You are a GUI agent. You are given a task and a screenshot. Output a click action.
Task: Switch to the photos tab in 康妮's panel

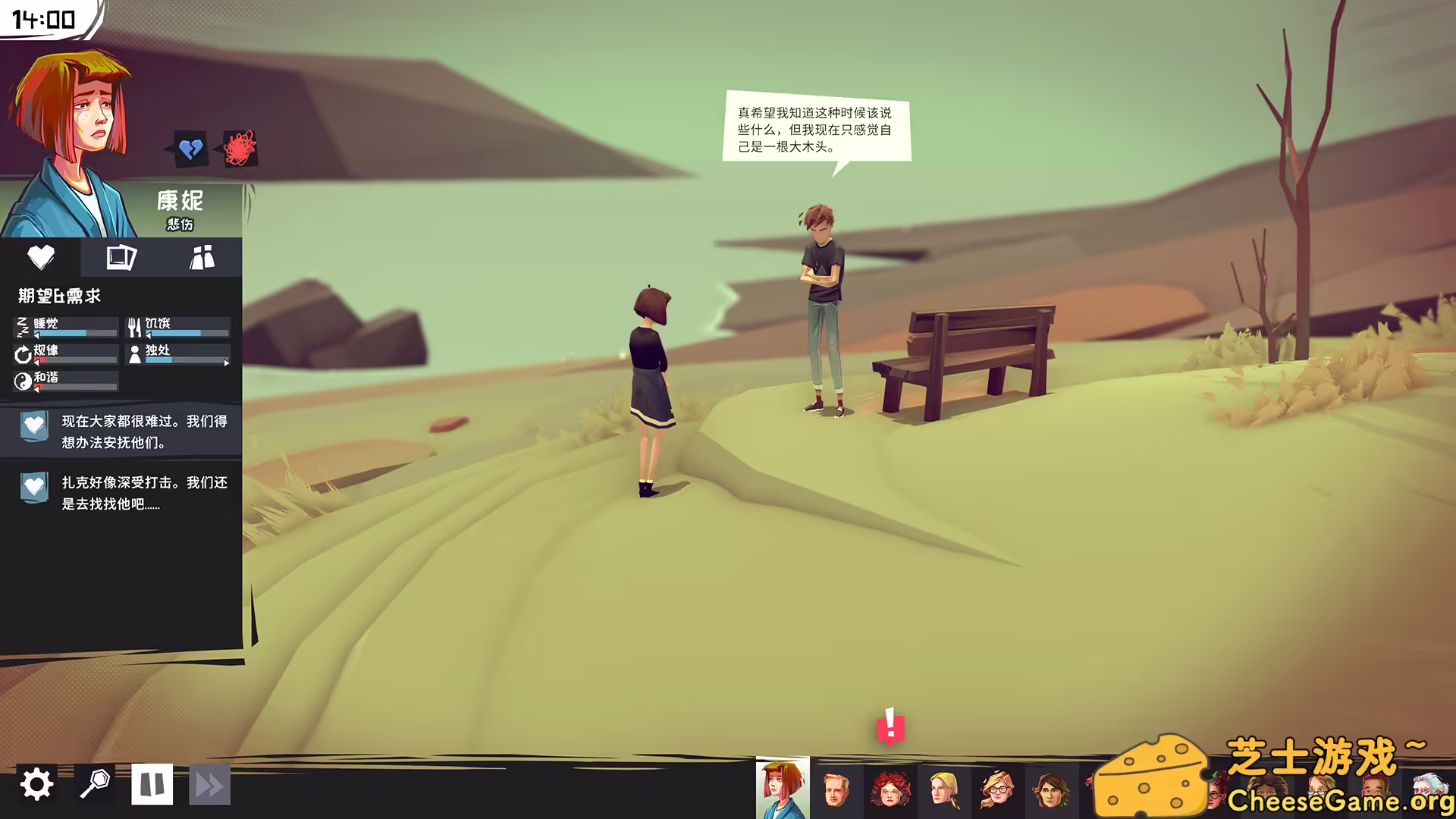tap(121, 258)
